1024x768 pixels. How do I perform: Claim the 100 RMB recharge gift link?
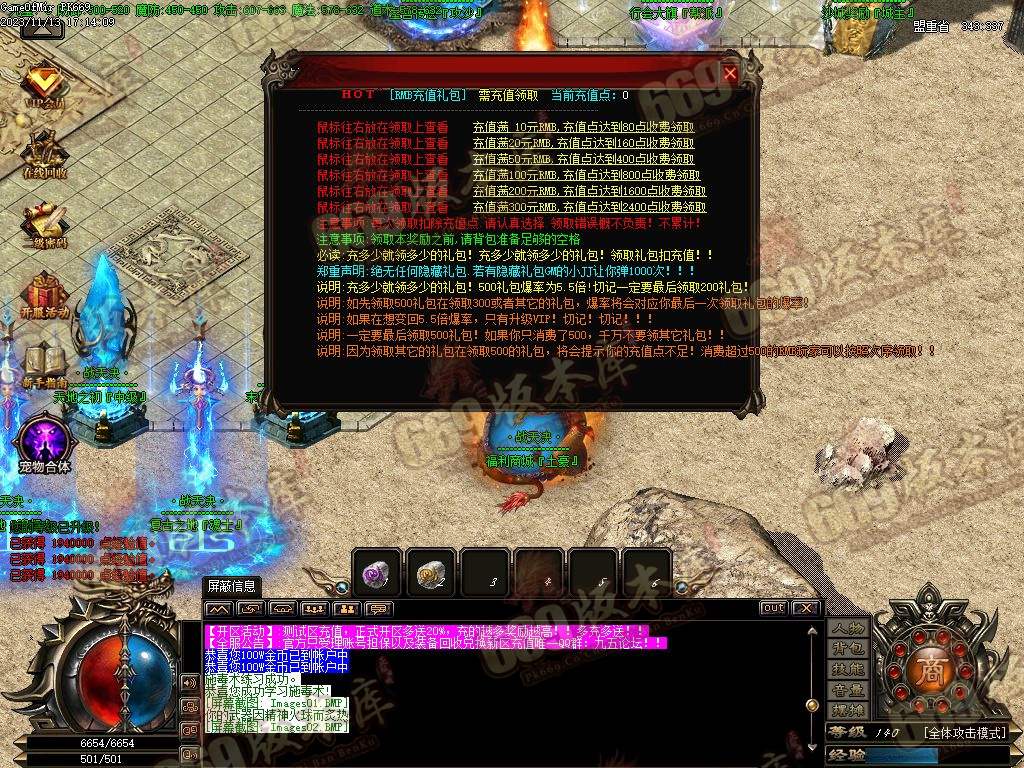tap(589, 175)
